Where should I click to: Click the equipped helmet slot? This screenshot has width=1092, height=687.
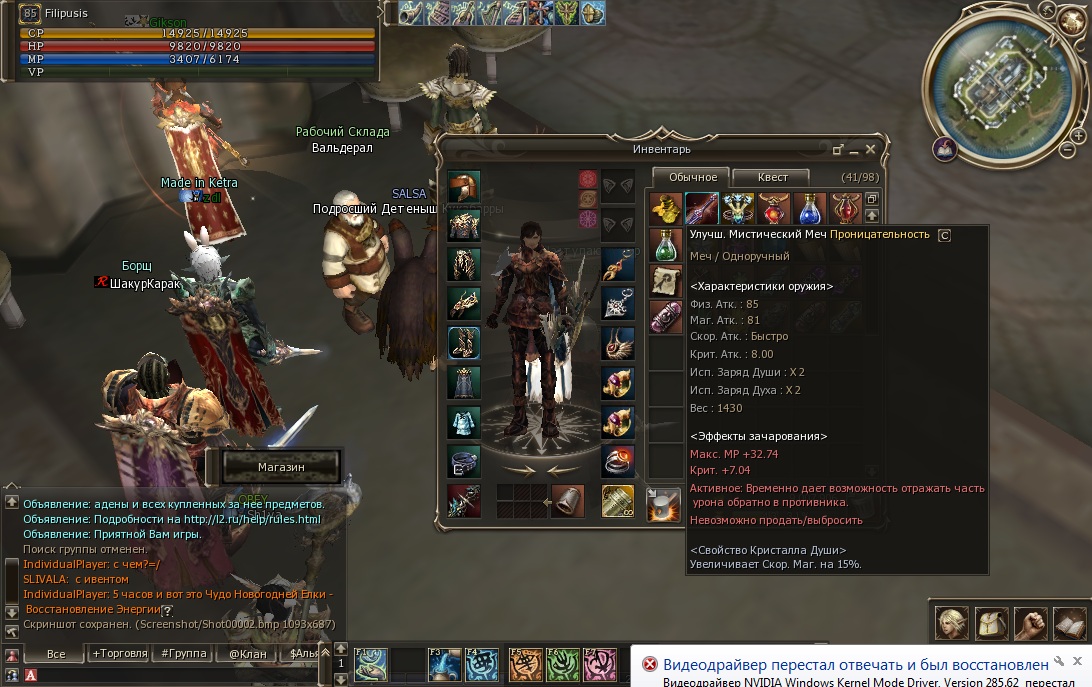point(464,187)
